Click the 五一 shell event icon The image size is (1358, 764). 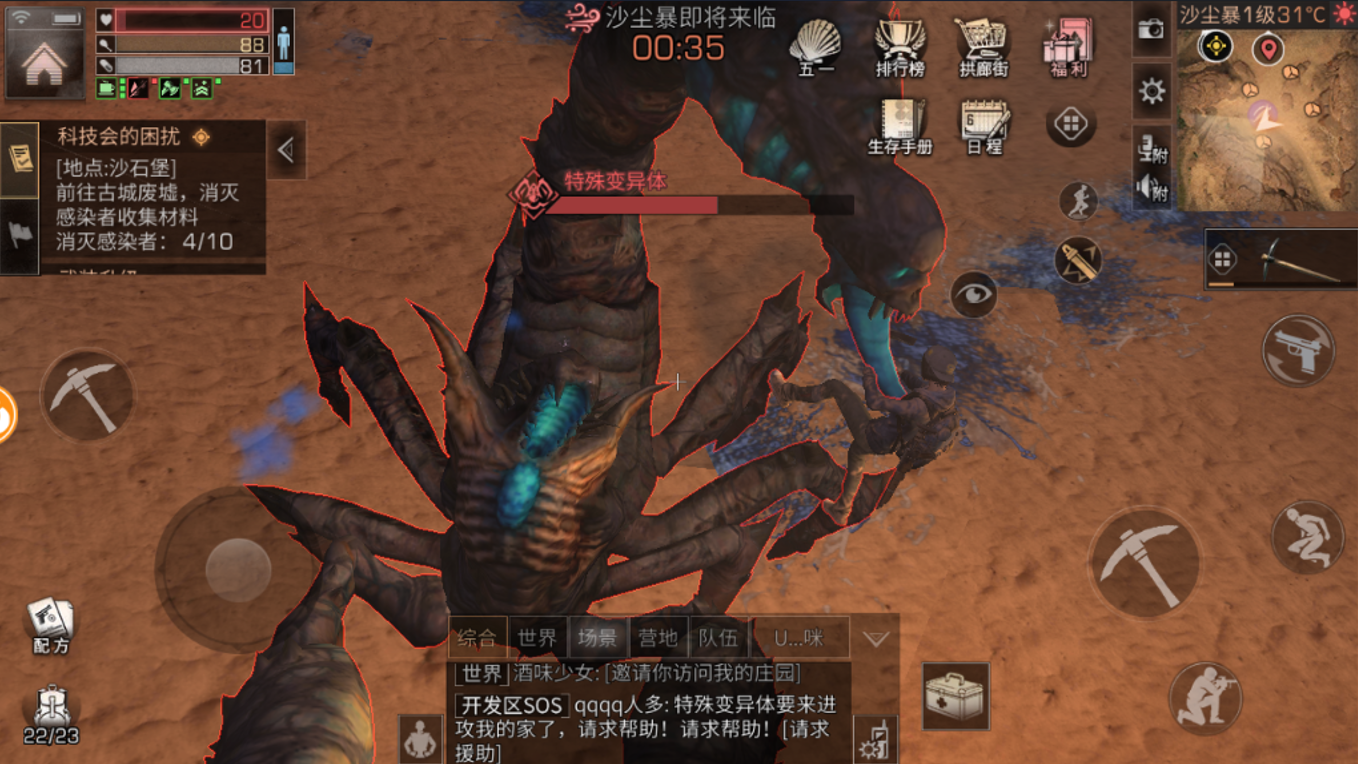click(817, 46)
